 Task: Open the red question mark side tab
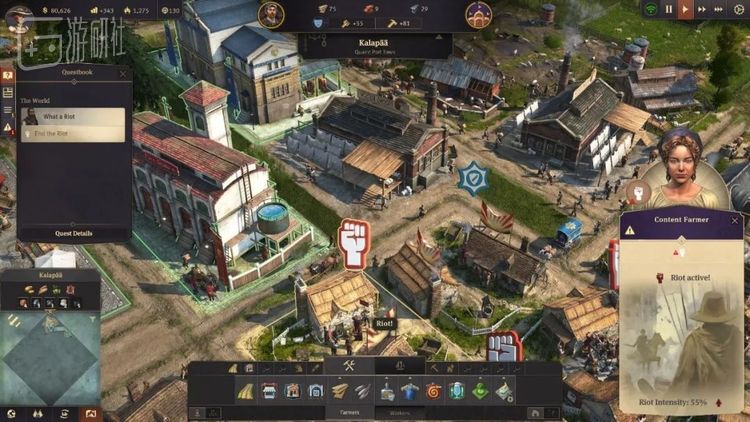pyautogui.click(x=8, y=75)
